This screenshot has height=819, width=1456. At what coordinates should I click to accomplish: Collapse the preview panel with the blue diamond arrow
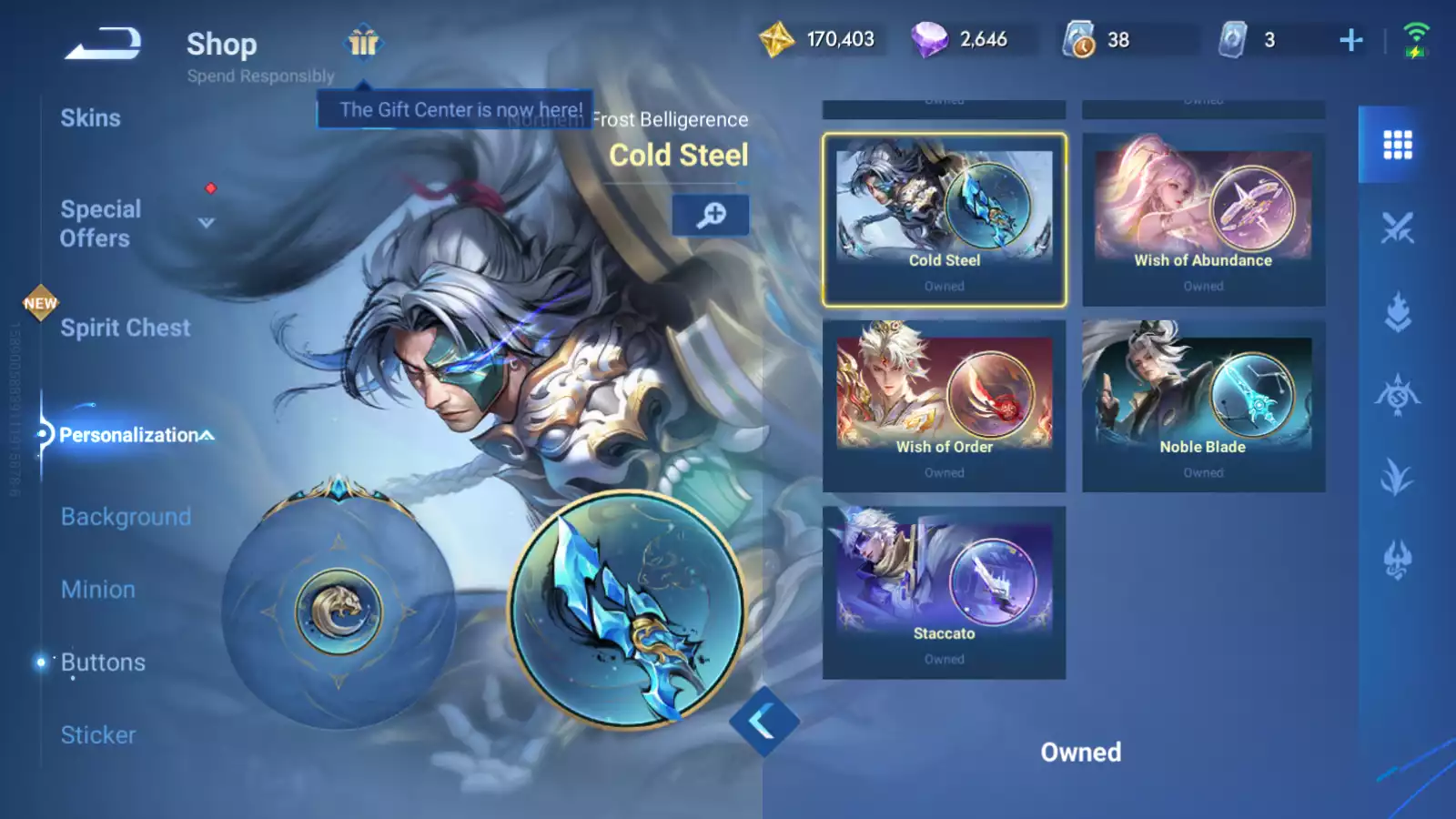tap(763, 722)
